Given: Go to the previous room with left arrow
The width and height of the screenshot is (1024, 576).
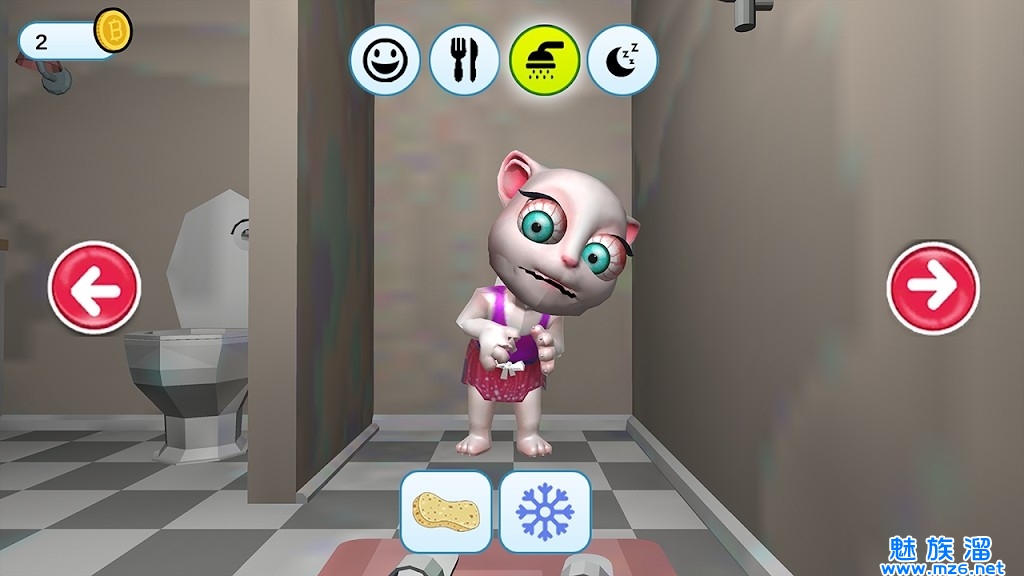Looking at the screenshot, I should (95, 287).
